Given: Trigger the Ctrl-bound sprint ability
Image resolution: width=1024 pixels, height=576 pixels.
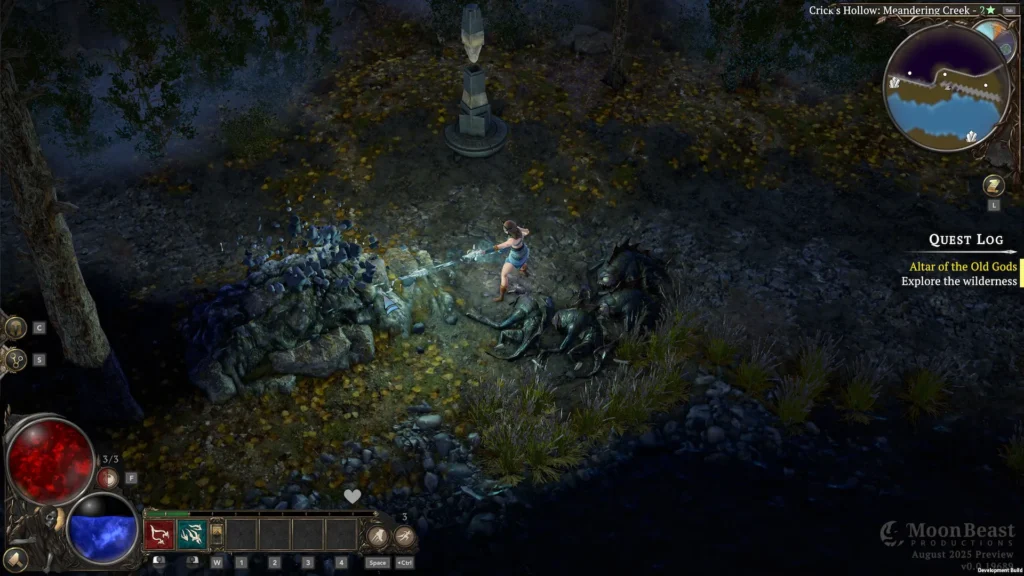Looking at the screenshot, I should point(404,537).
